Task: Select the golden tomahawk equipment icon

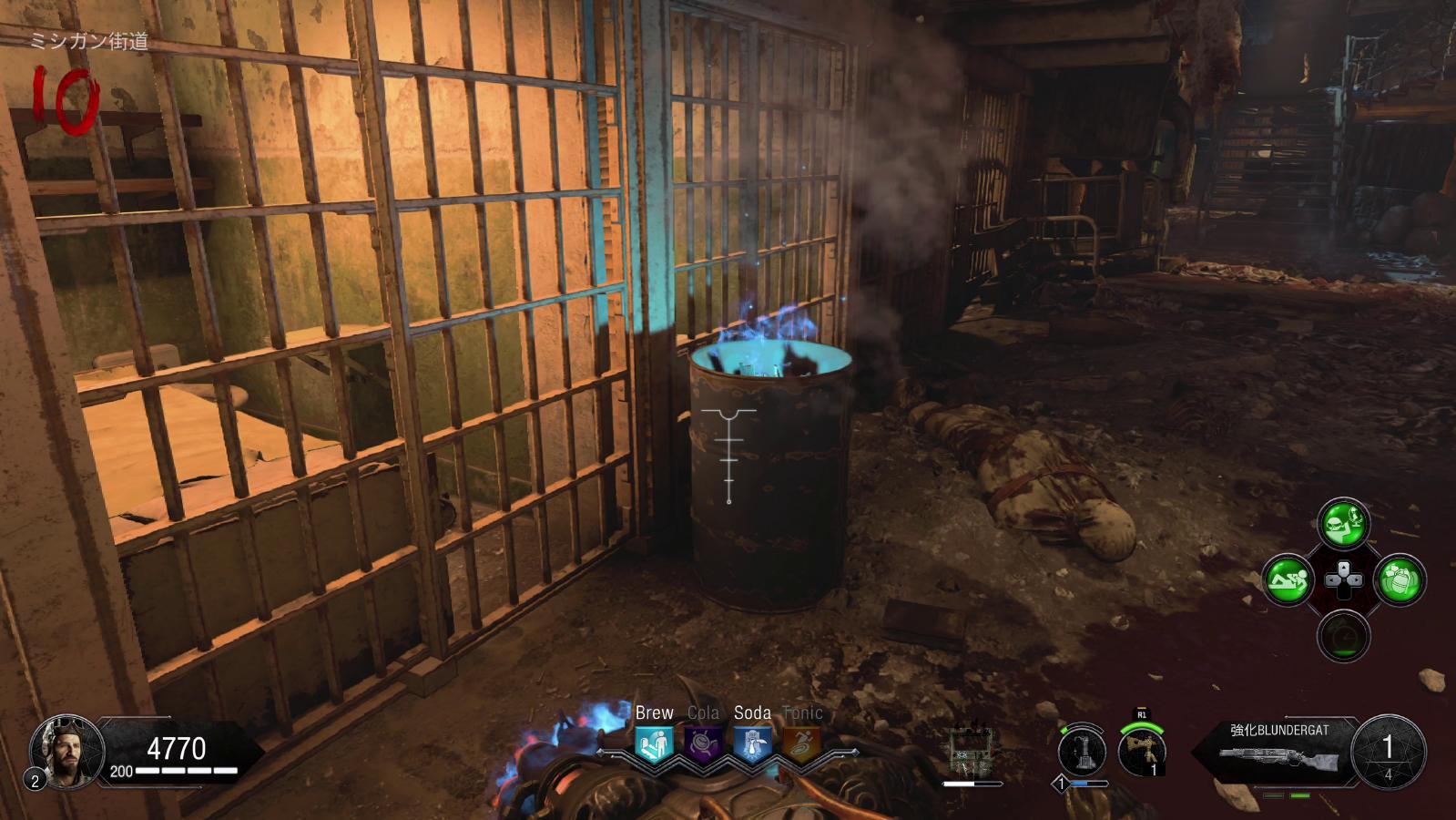Action: pos(1142,753)
